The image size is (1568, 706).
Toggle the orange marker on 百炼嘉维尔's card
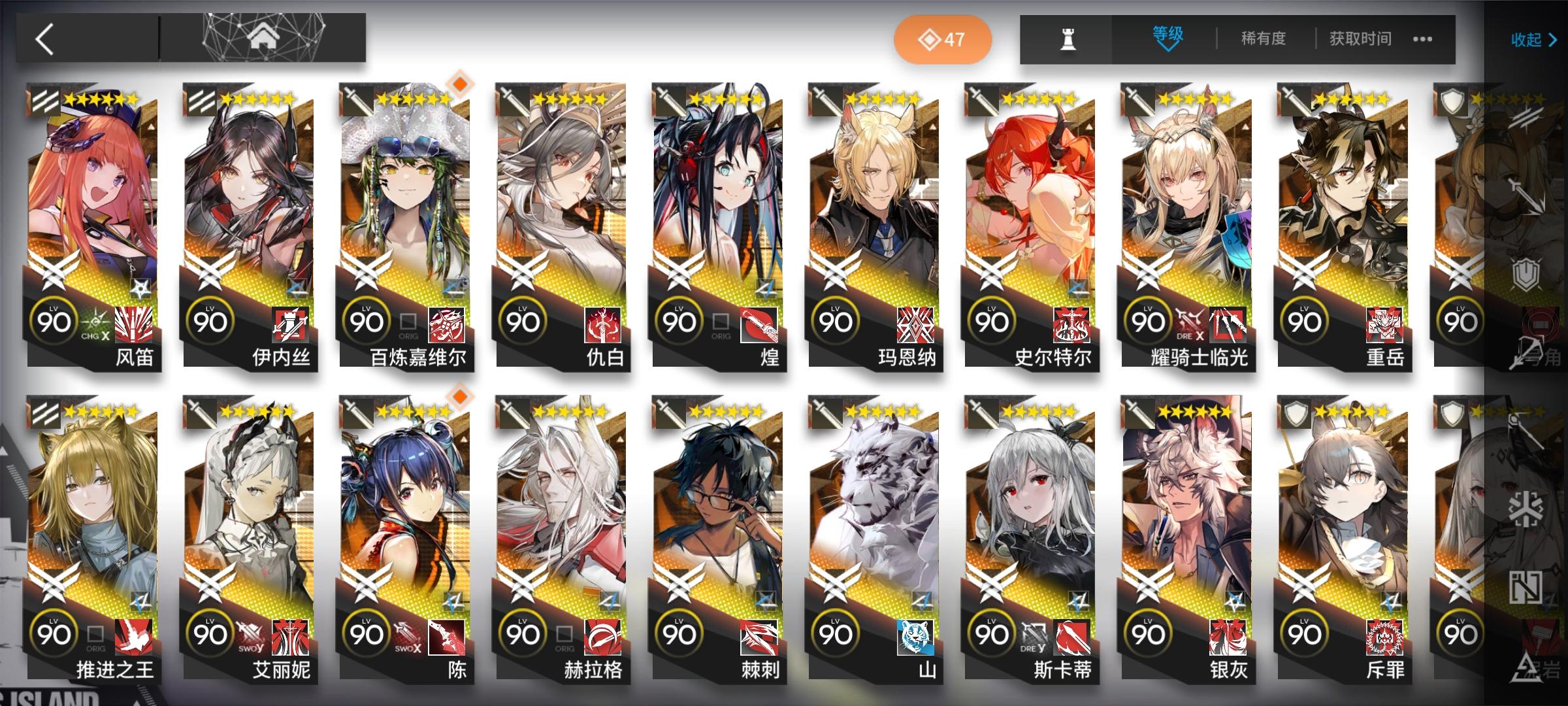[459, 84]
